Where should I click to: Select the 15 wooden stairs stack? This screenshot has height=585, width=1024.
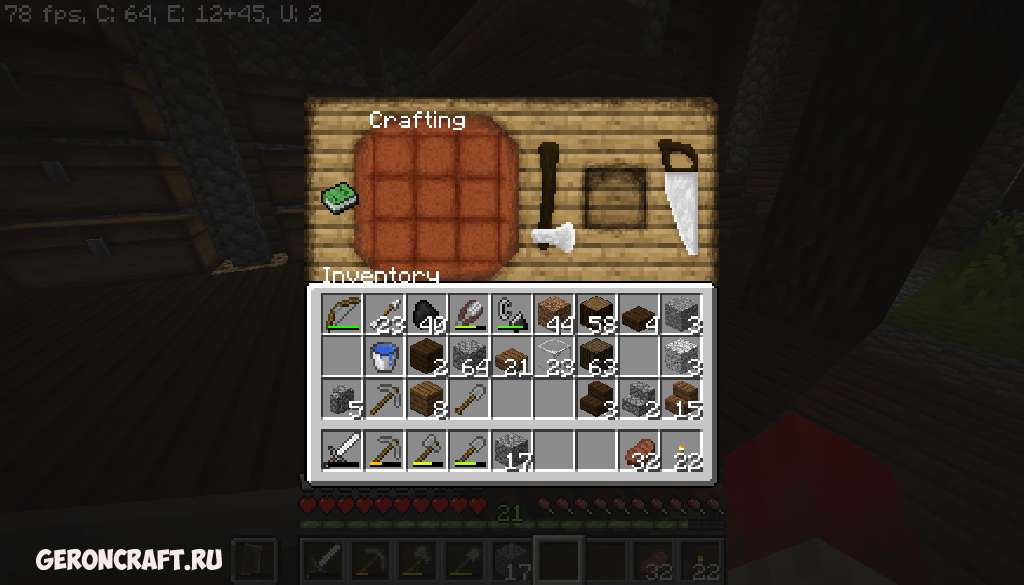(682, 398)
